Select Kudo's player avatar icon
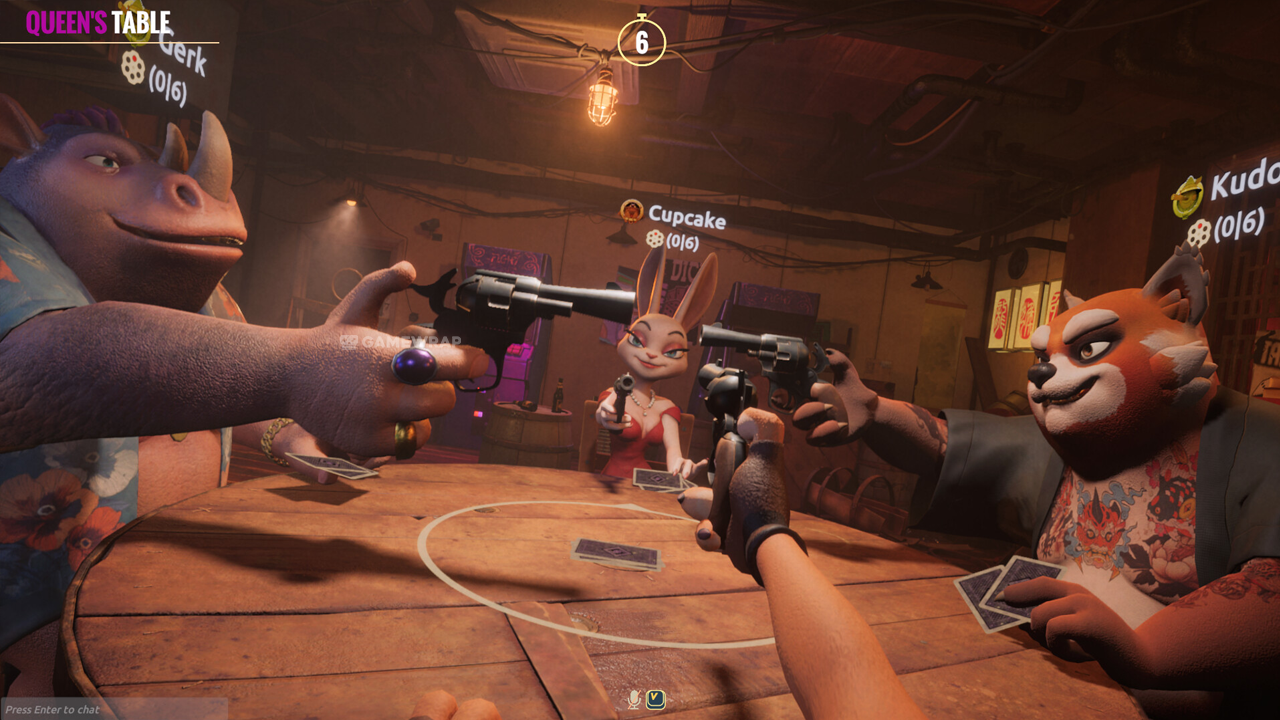The height and width of the screenshot is (720, 1280). click(x=1187, y=196)
